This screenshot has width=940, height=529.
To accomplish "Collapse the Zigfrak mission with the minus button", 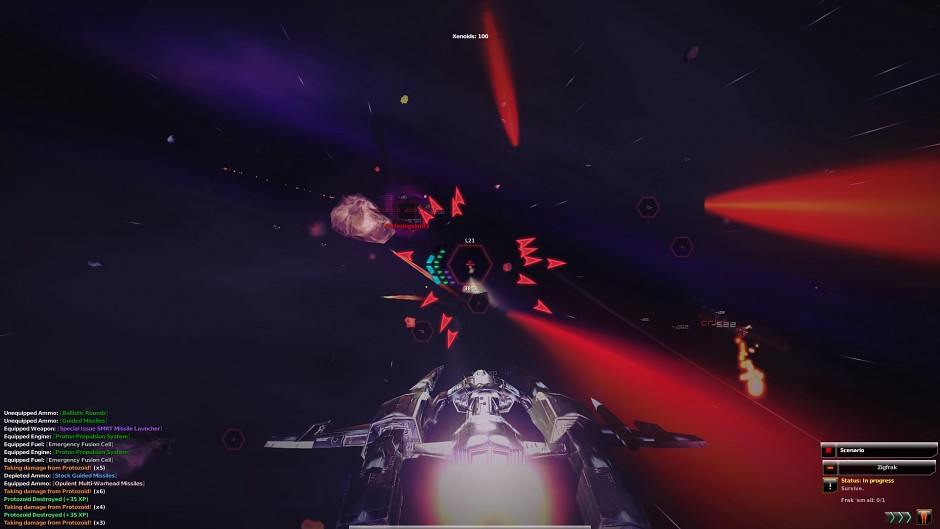I will point(829,467).
